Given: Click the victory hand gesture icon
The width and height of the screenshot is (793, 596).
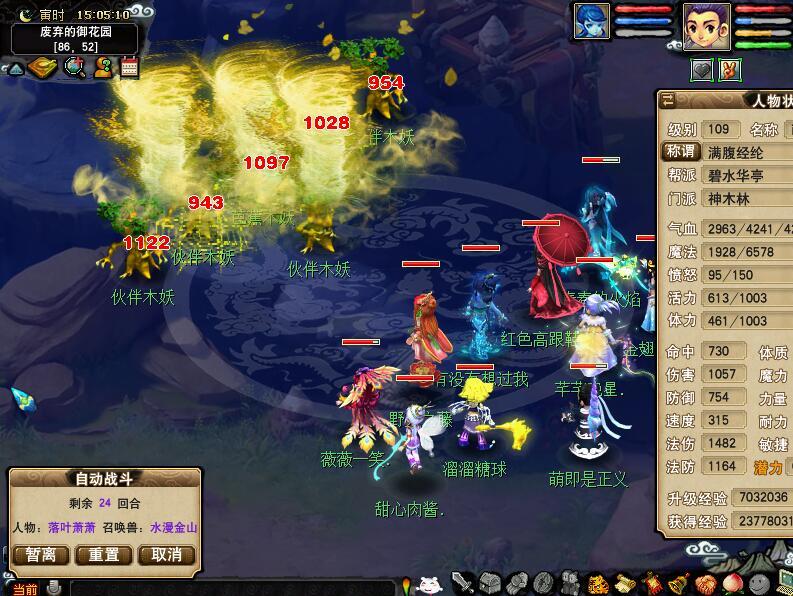Looking at the screenshot, I should tap(730, 69).
